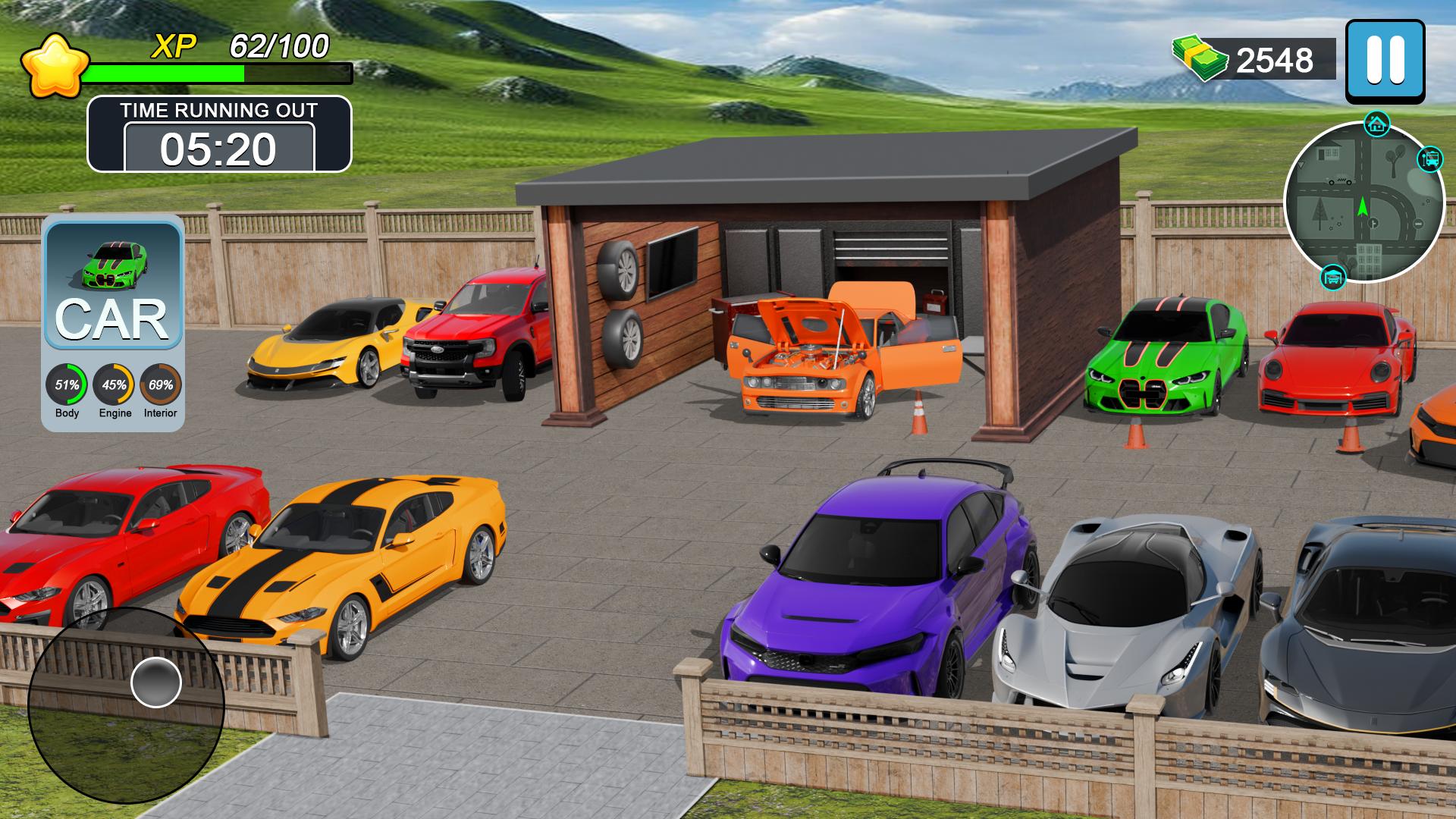This screenshot has height=819, width=1456.
Task: Toggle the Body 51% status ring
Action: (65, 385)
